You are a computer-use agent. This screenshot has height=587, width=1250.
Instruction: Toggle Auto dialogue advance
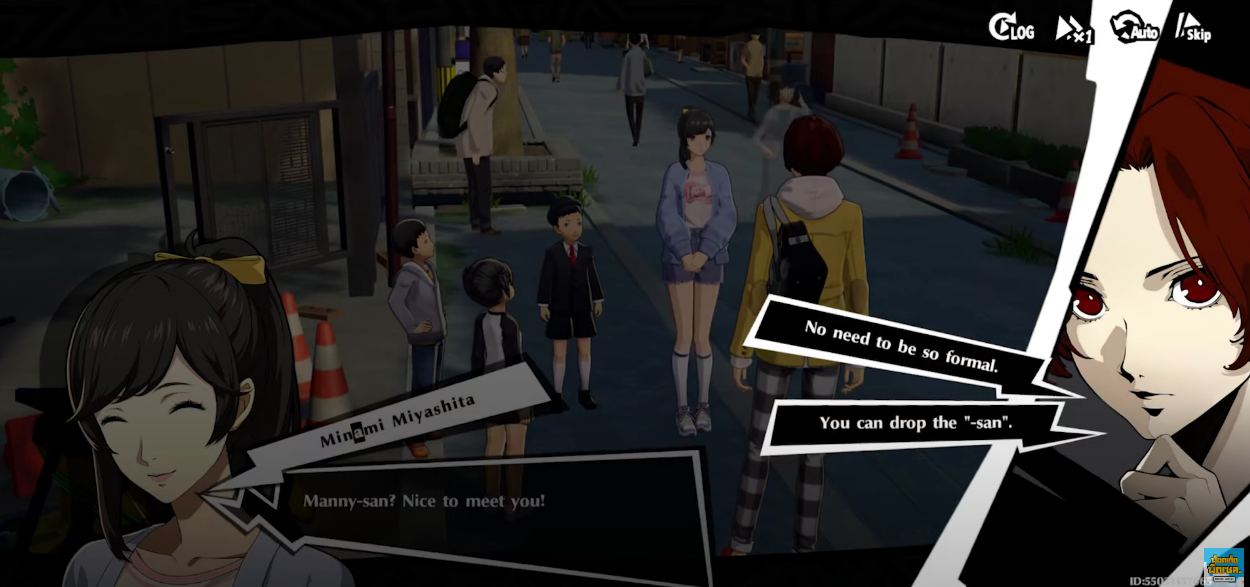pos(1134,28)
